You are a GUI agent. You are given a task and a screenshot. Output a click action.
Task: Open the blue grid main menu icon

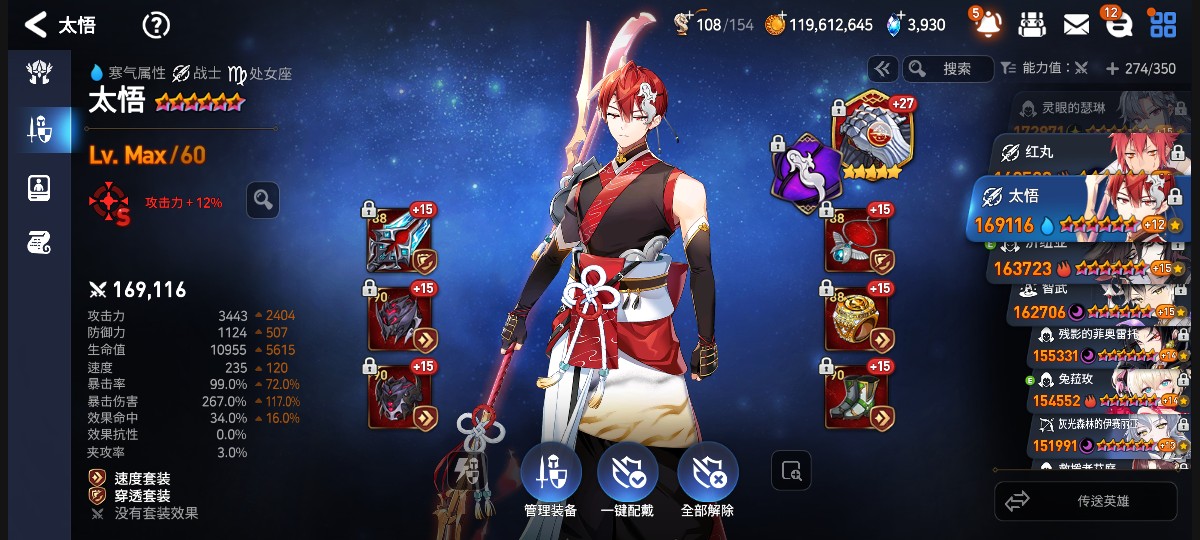point(1163,24)
